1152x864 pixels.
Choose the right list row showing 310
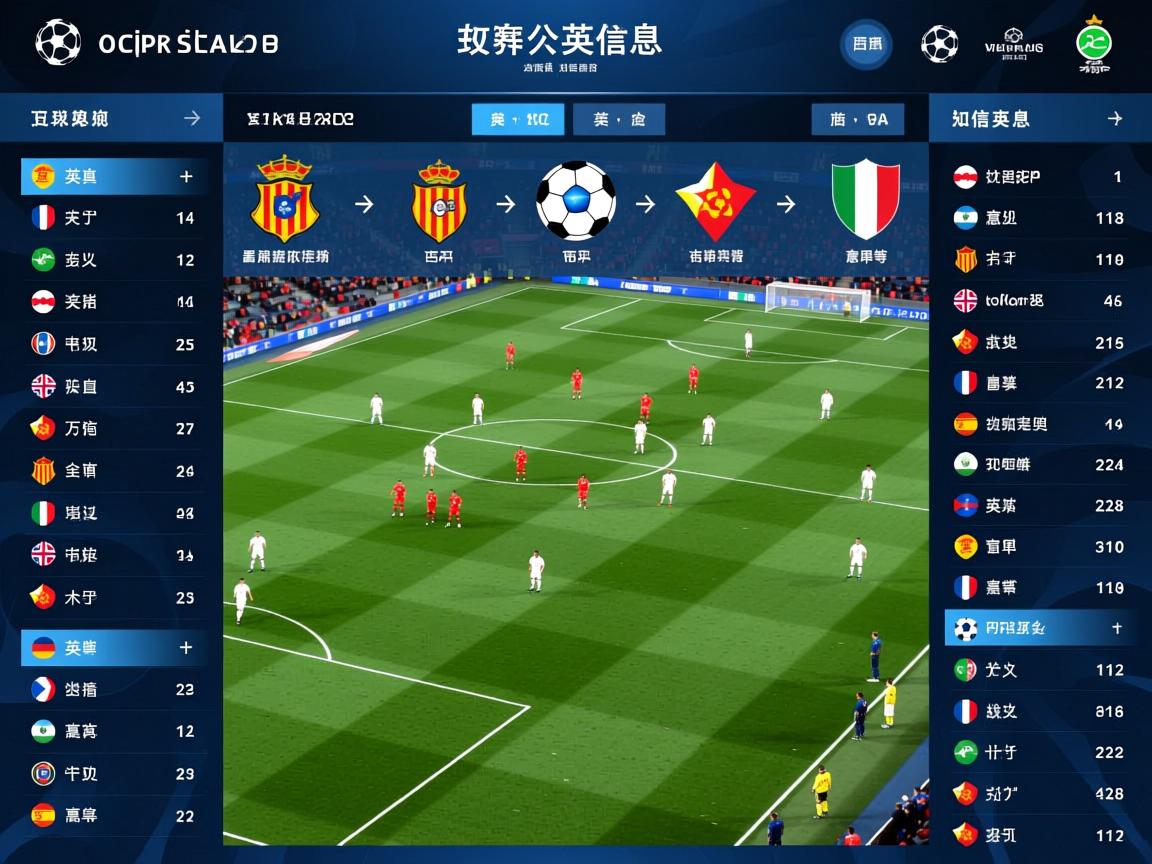(1038, 546)
